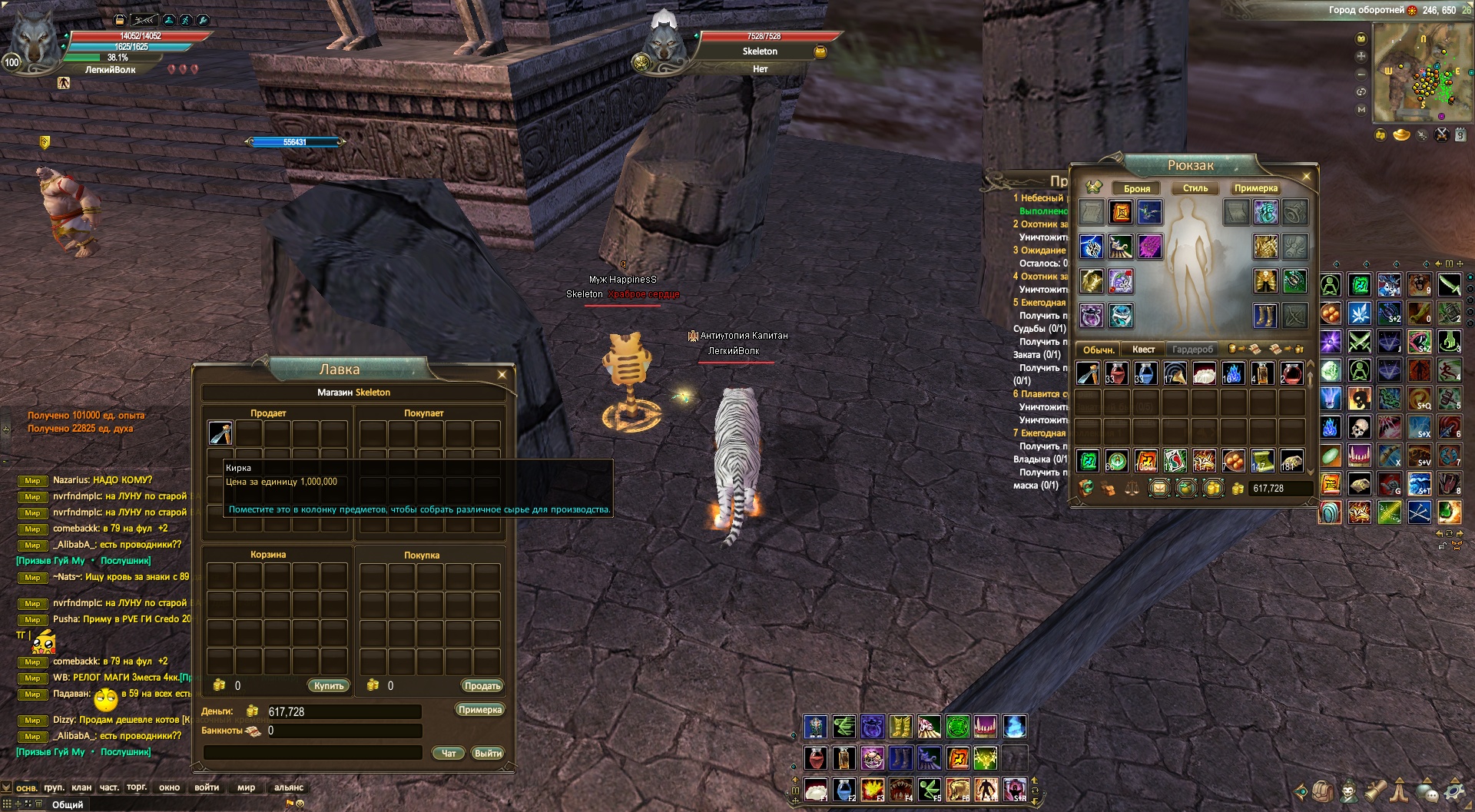Viewport: 1475px width, 812px height.
Task: Click the Купить button in the shop
Action: 329,685
